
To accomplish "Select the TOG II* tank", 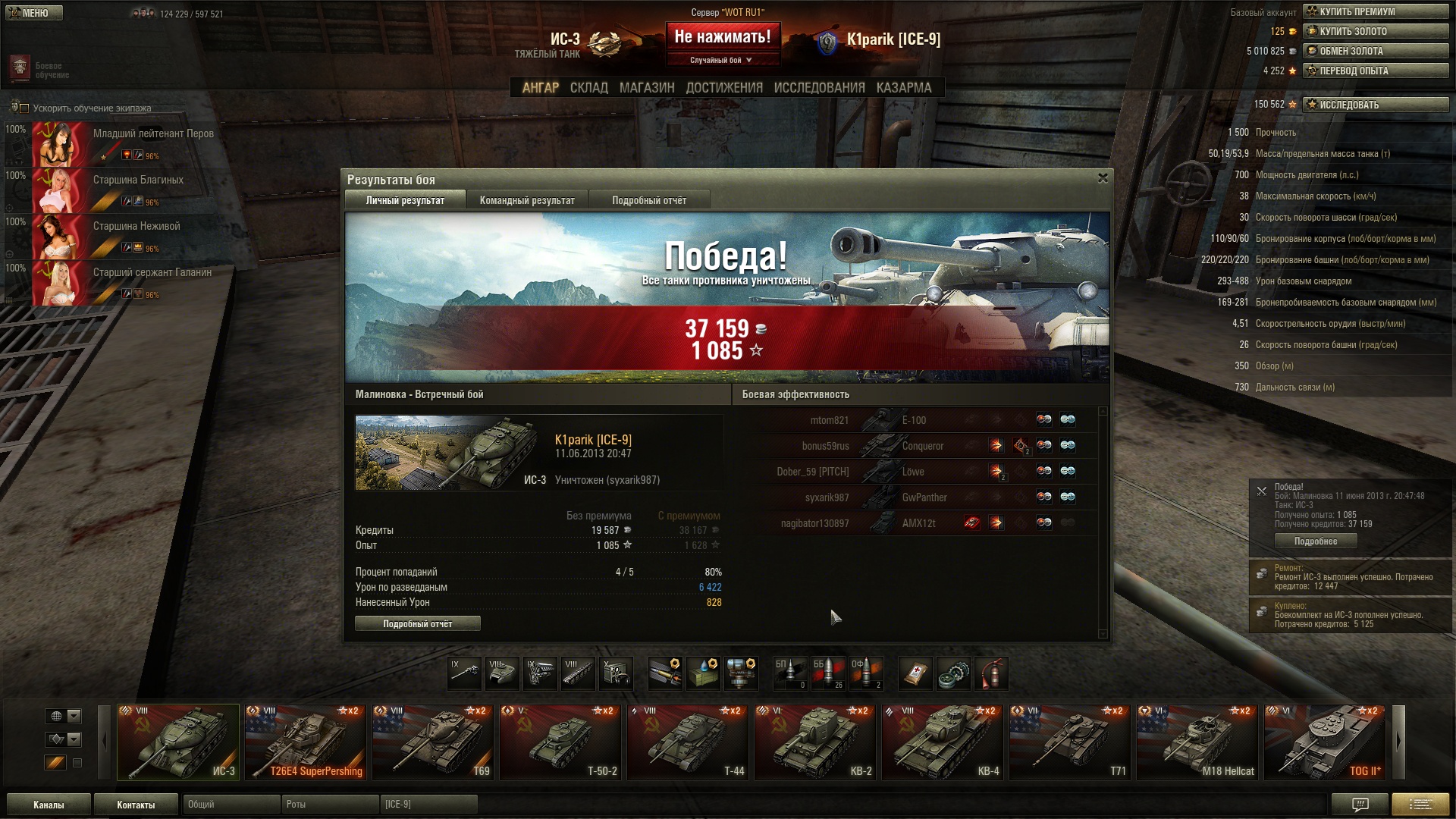I will point(1325,742).
